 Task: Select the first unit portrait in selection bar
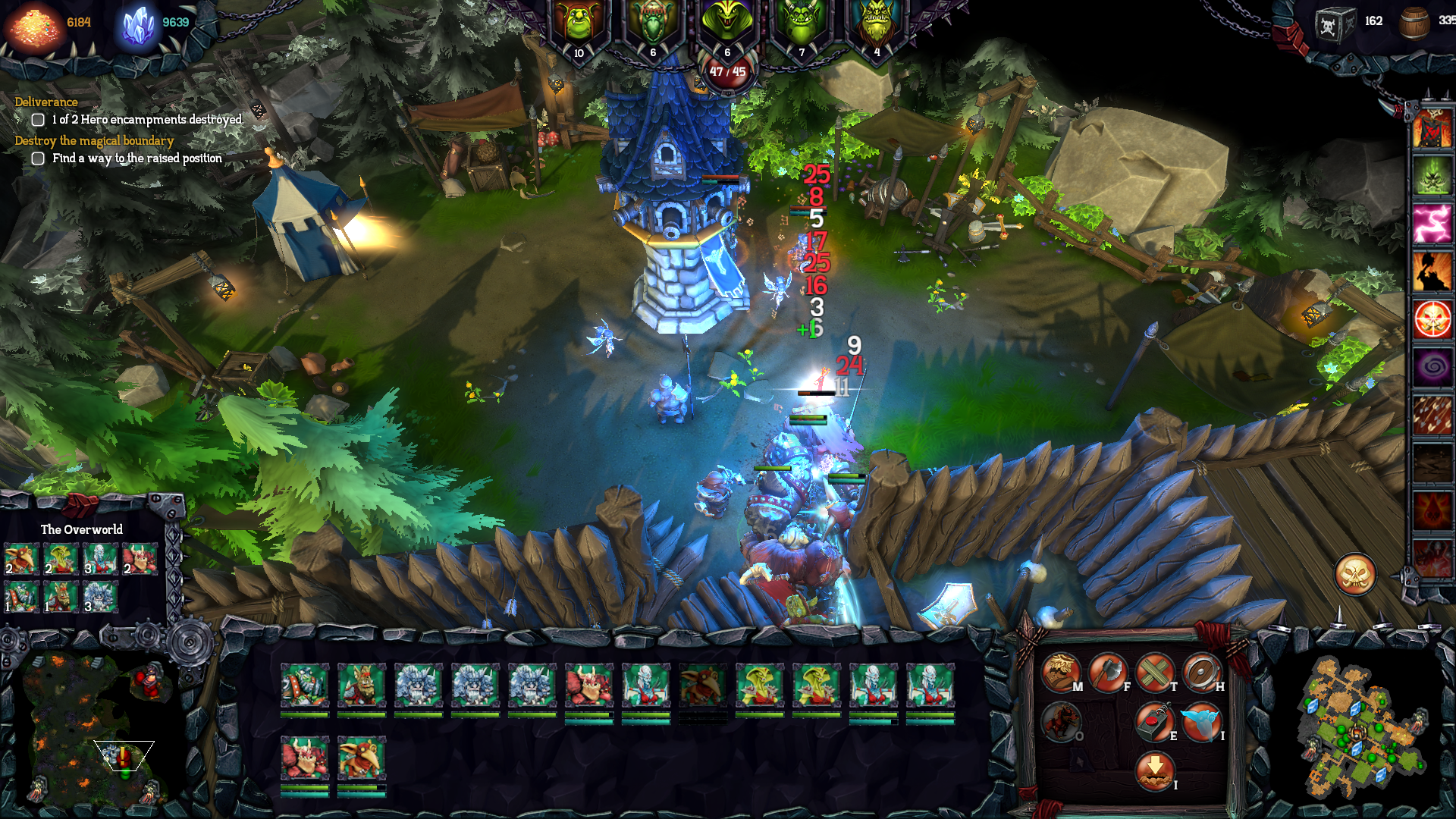(x=305, y=686)
